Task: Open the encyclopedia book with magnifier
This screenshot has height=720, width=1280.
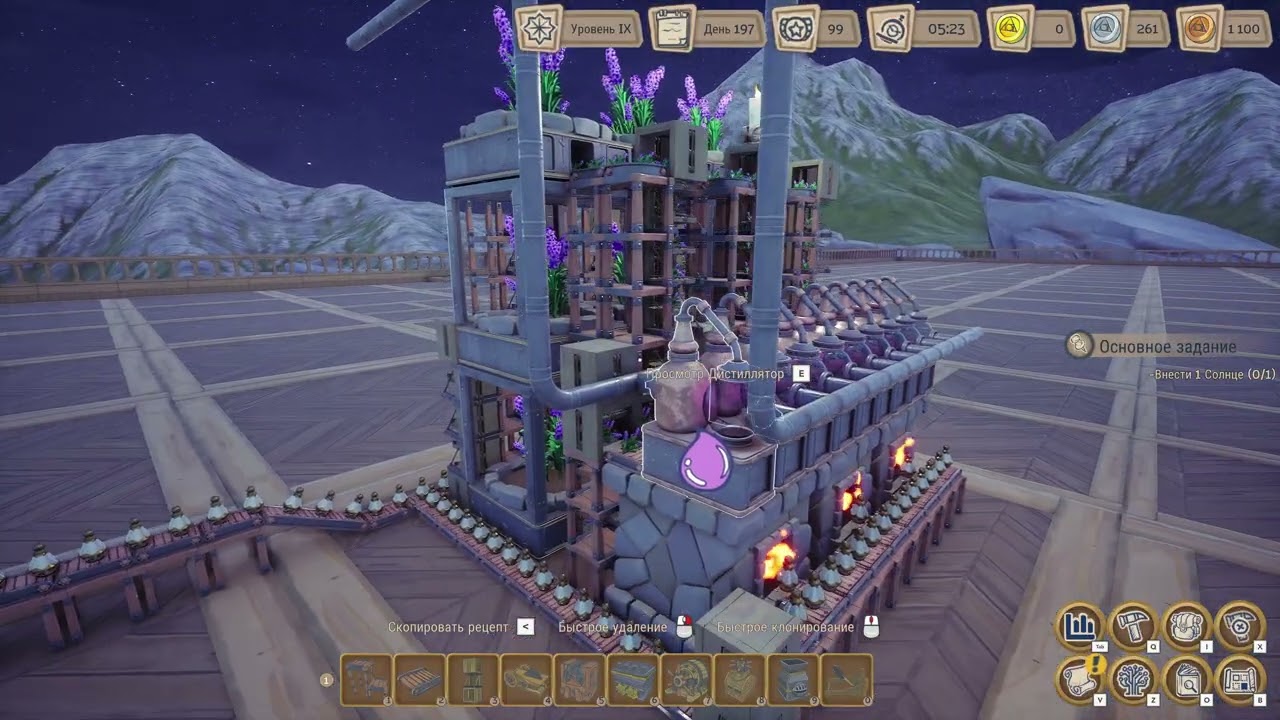Action: (x=1187, y=680)
